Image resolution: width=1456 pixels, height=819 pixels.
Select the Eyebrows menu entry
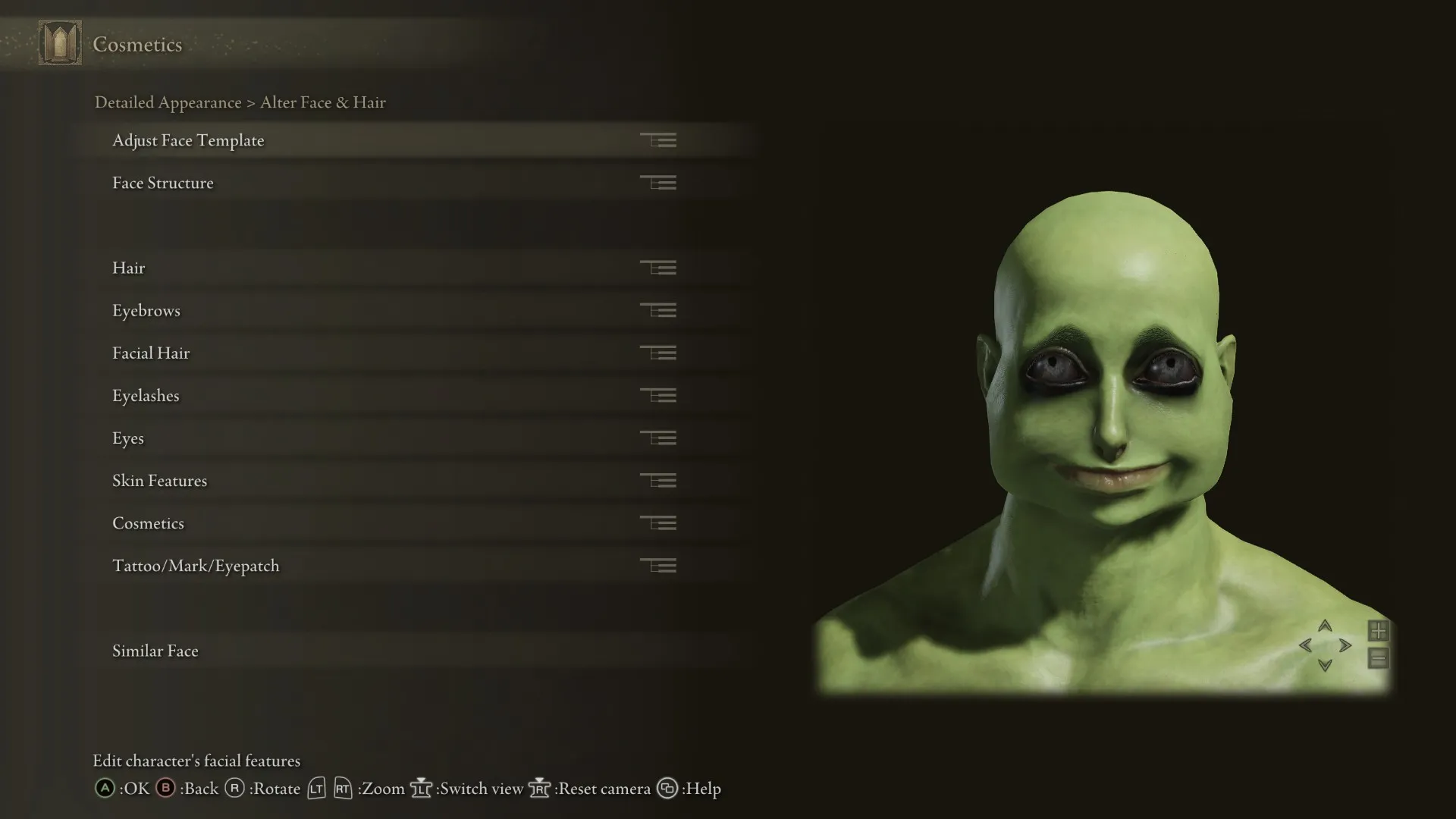146,310
